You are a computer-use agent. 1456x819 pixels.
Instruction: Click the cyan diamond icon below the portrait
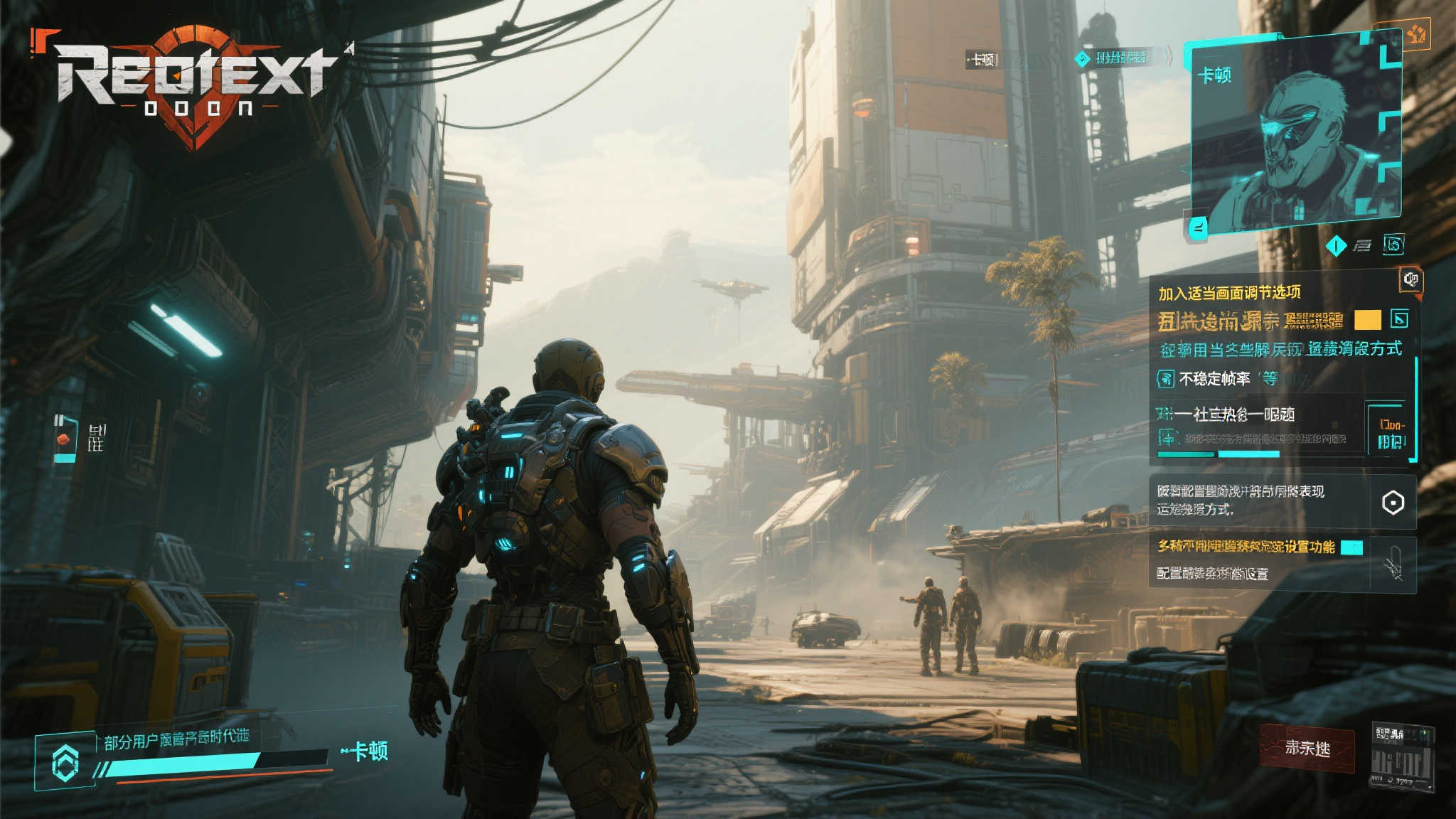1336,246
